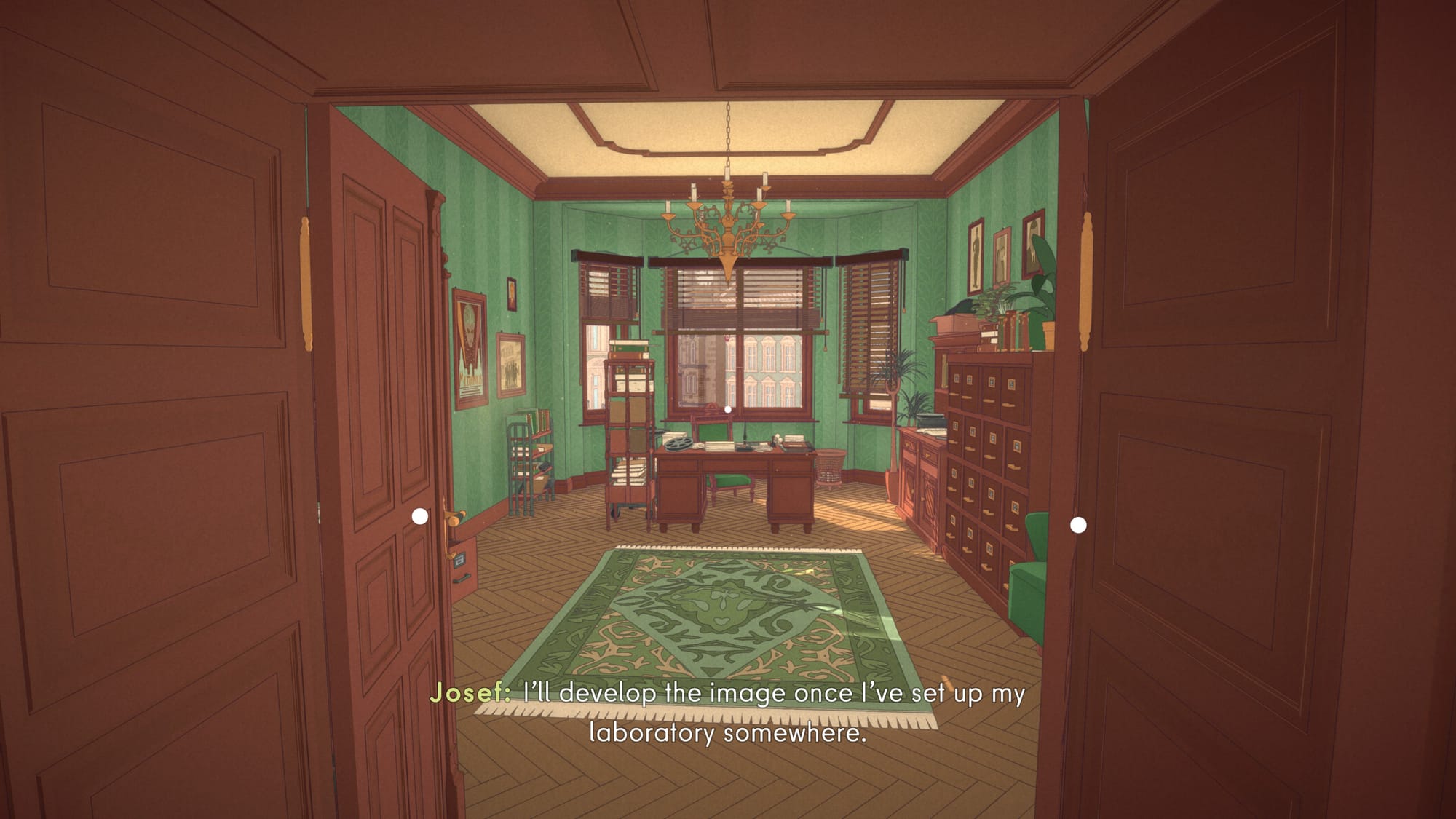The height and width of the screenshot is (819, 1456).
Task: Select the white interaction dot on the right door
Action: tap(1078, 525)
